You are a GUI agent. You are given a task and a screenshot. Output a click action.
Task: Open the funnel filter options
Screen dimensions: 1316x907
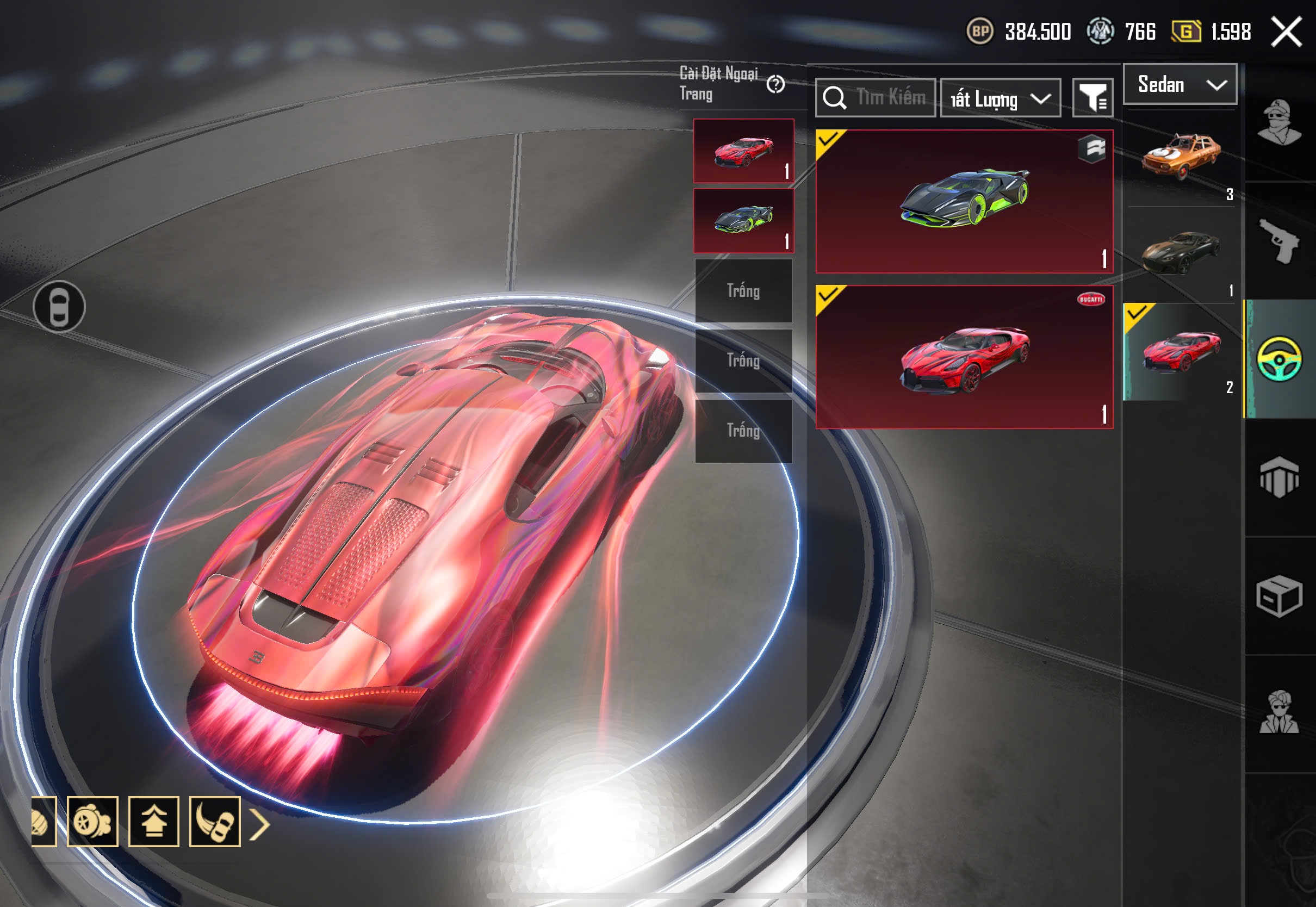coord(1092,98)
